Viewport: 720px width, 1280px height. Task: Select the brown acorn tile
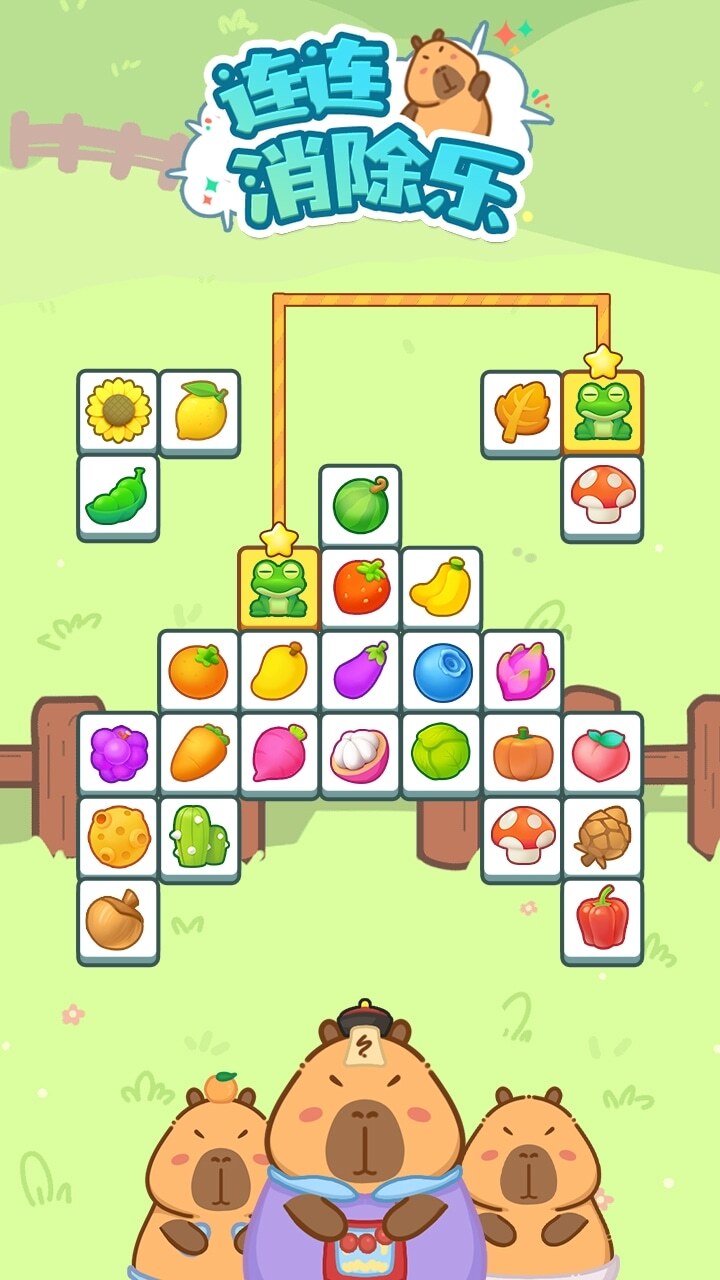point(118,919)
